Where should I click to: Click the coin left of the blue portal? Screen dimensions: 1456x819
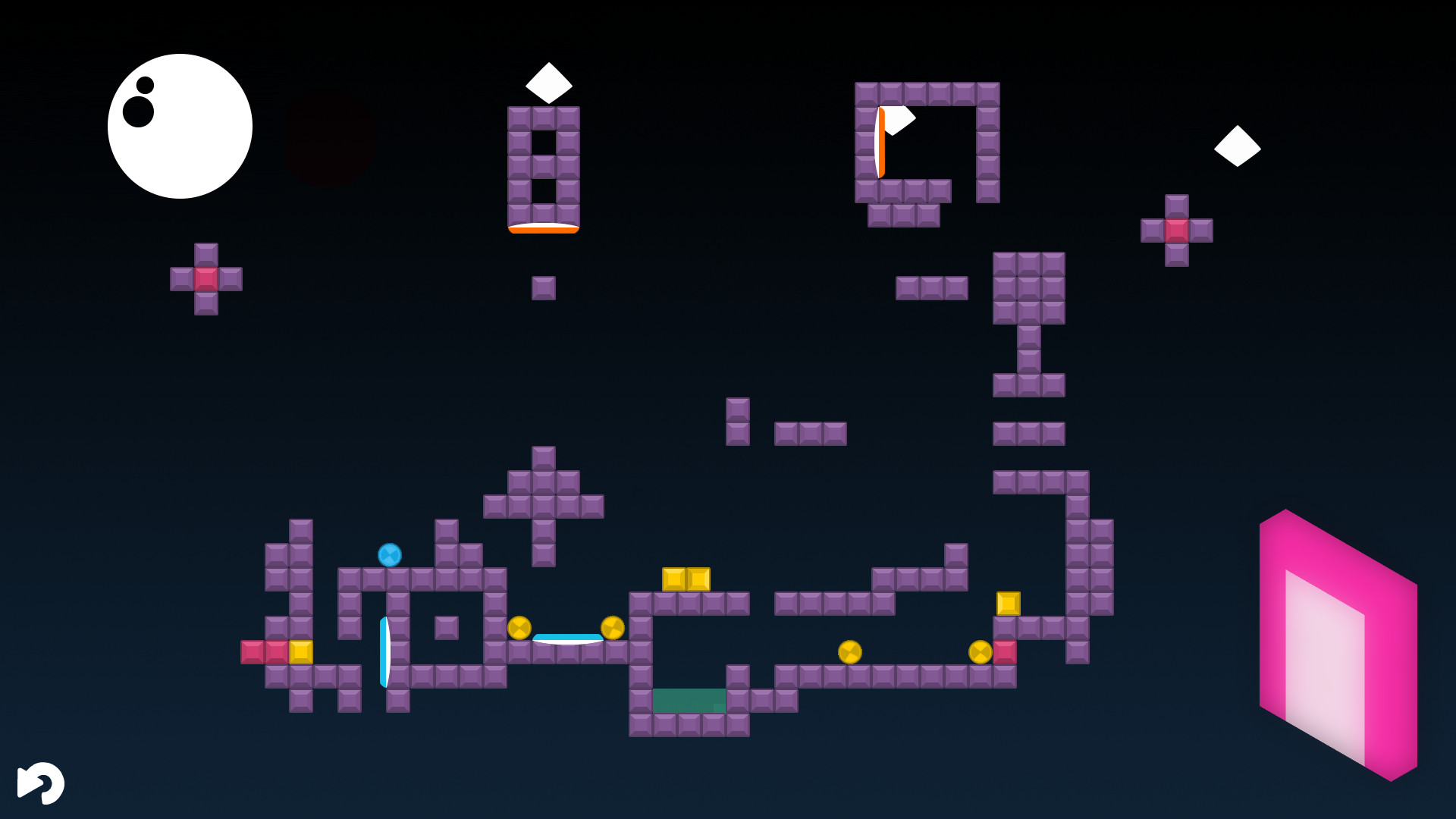pyautogui.click(x=519, y=627)
